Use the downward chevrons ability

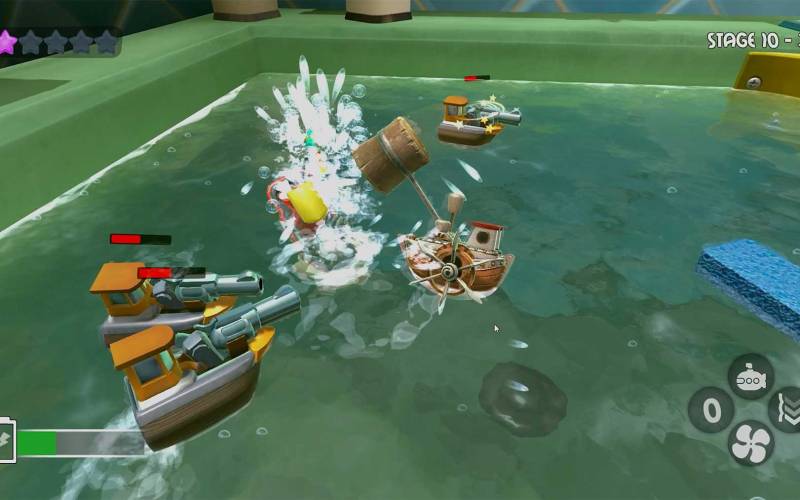tap(787, 410)
